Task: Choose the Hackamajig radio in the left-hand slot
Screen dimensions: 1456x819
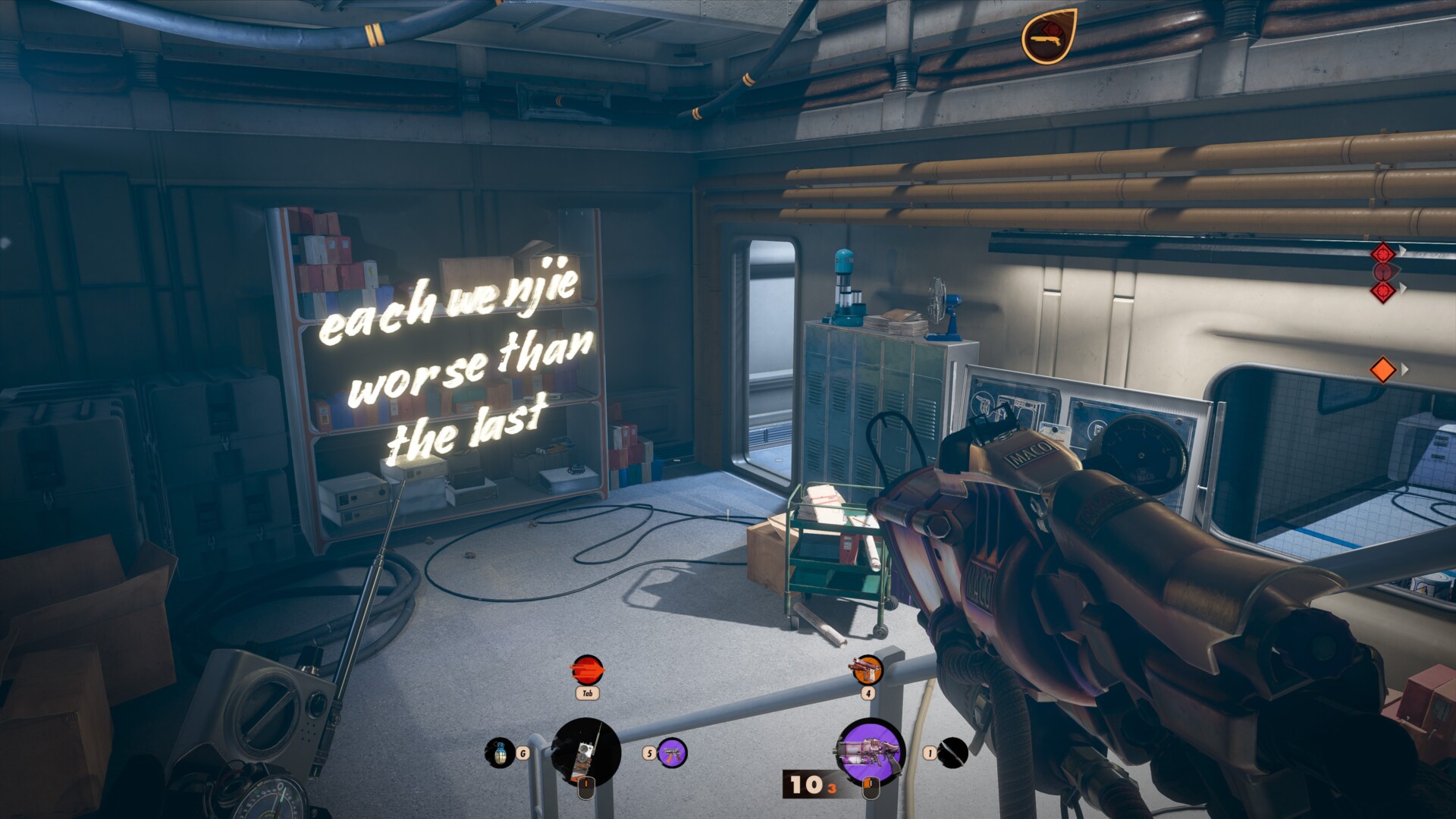Action: coord(585,752)
